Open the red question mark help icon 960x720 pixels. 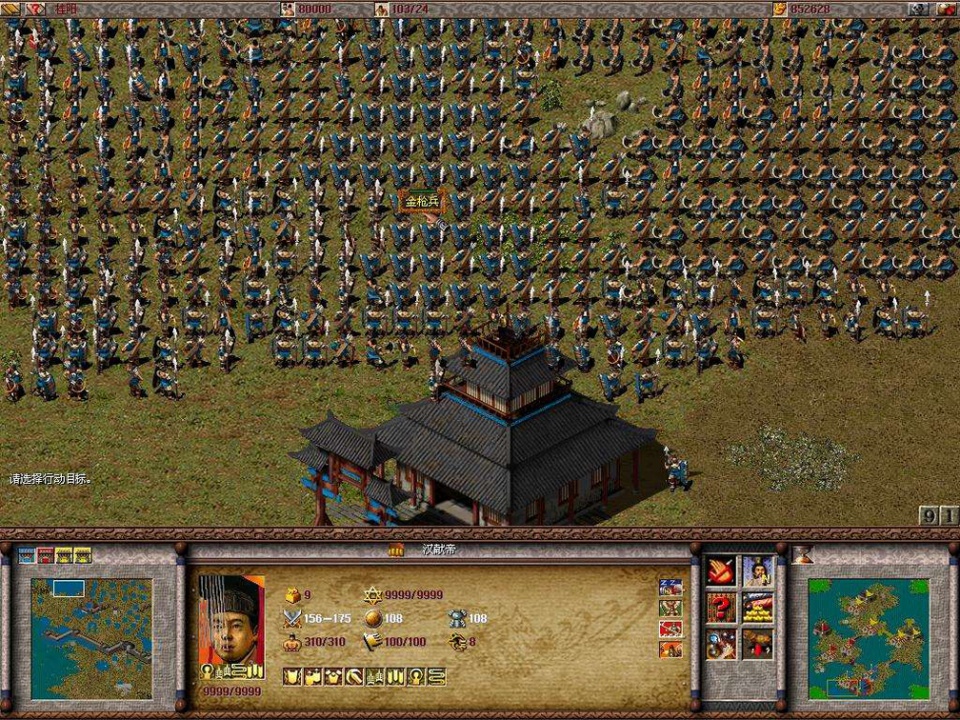click(x=722, y=608)
